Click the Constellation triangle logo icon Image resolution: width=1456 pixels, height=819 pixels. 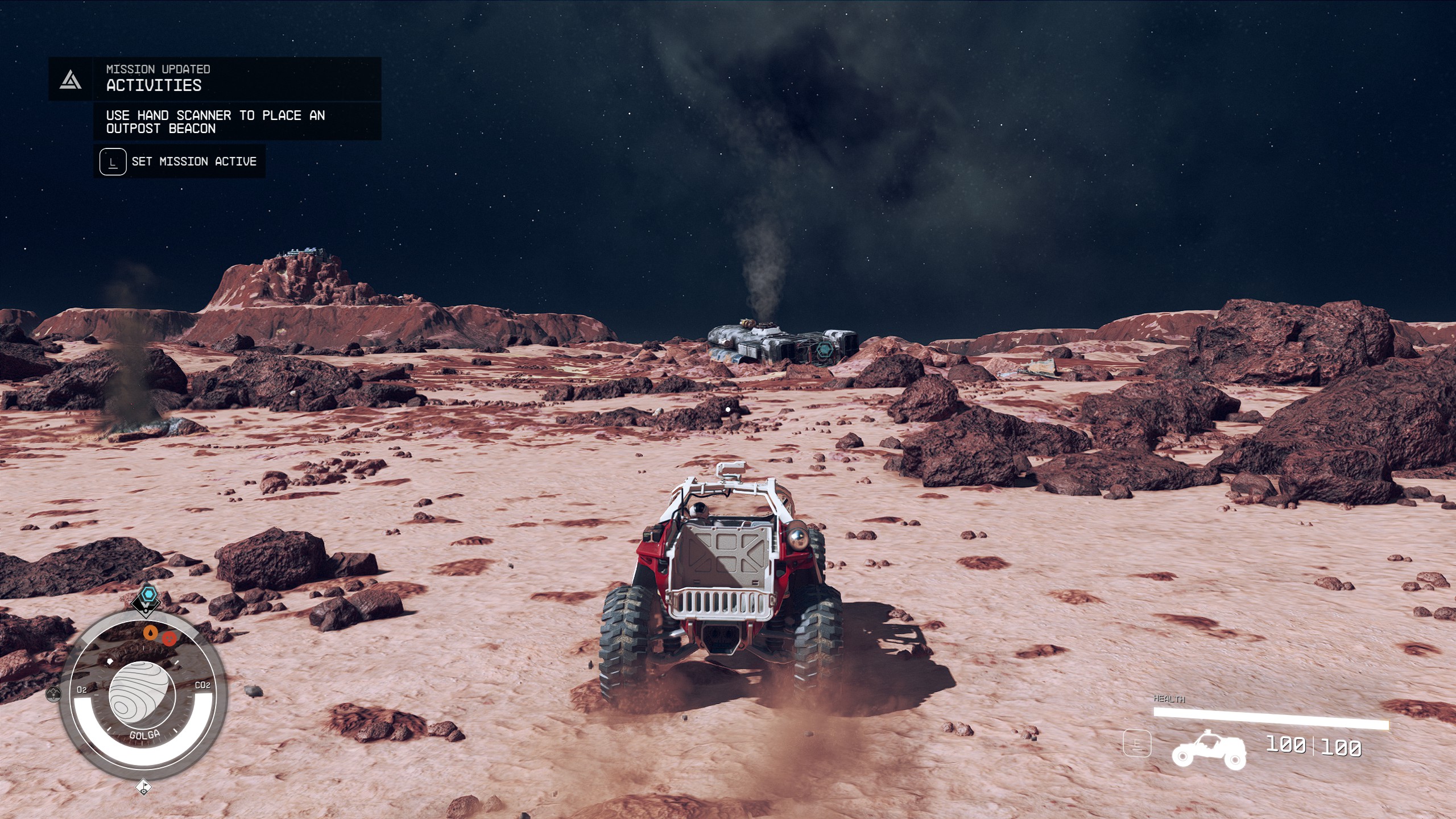(71, 80)
